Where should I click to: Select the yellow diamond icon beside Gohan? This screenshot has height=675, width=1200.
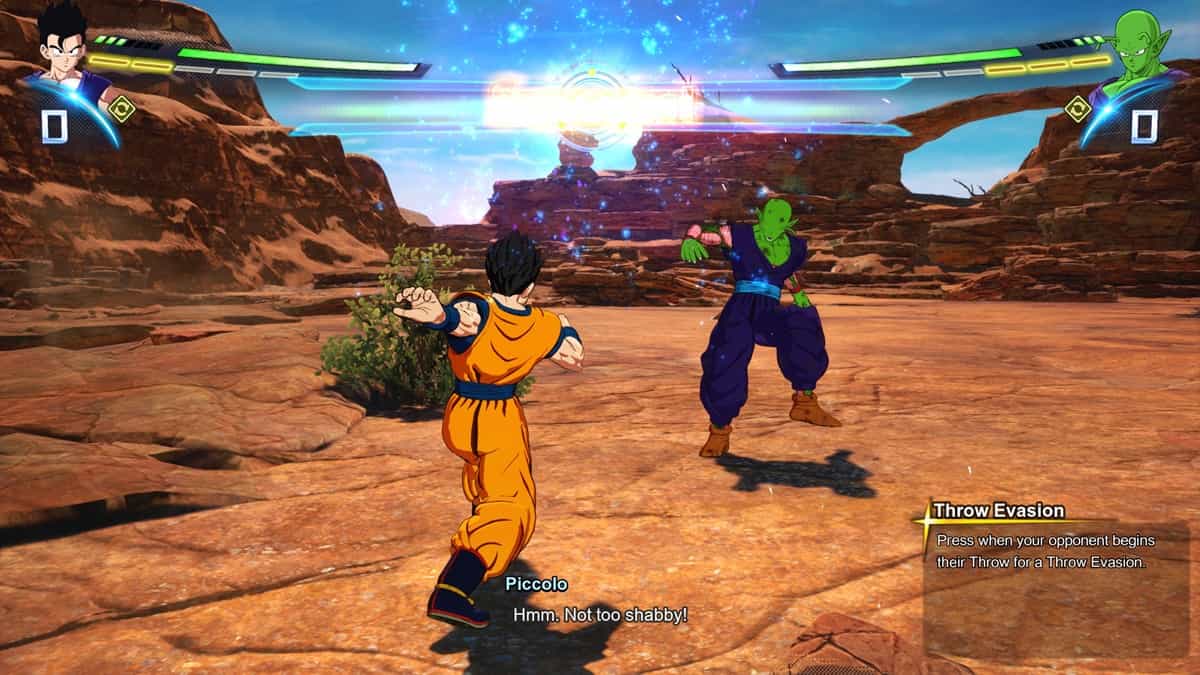tap(122, 108)
